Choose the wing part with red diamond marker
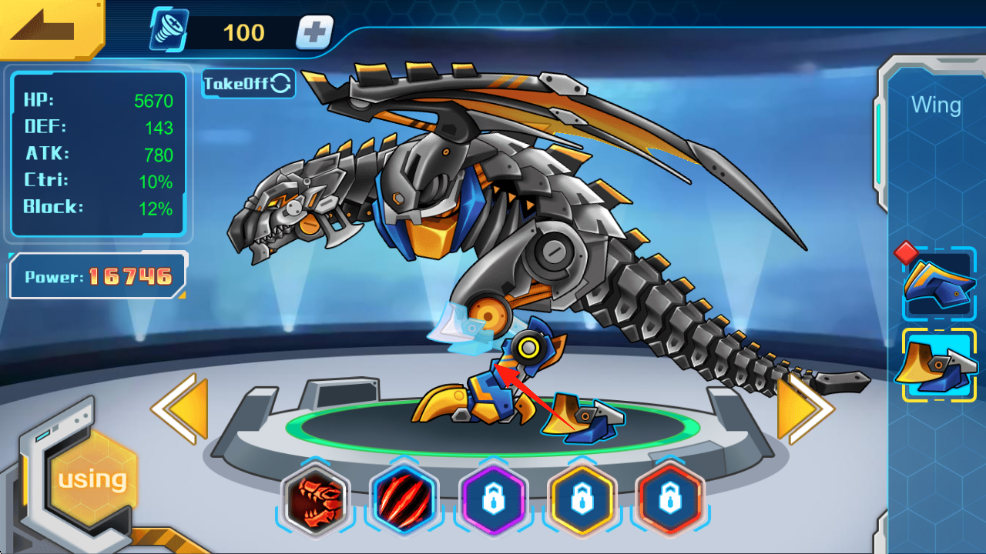The width and height of the screenshot is (986, 554). click(939, 283)
